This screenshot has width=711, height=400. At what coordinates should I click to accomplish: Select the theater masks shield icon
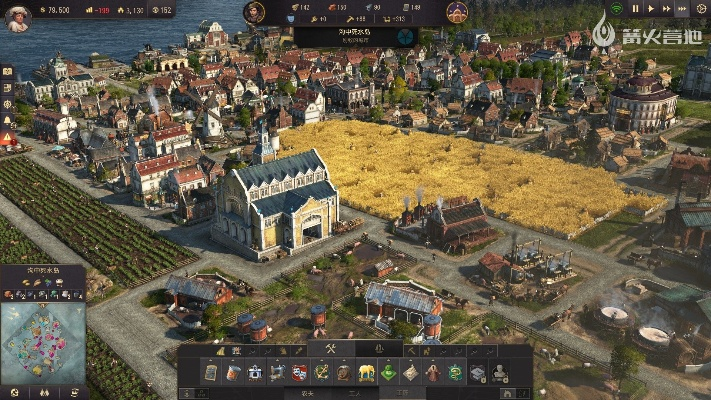(x=299, y=372)
